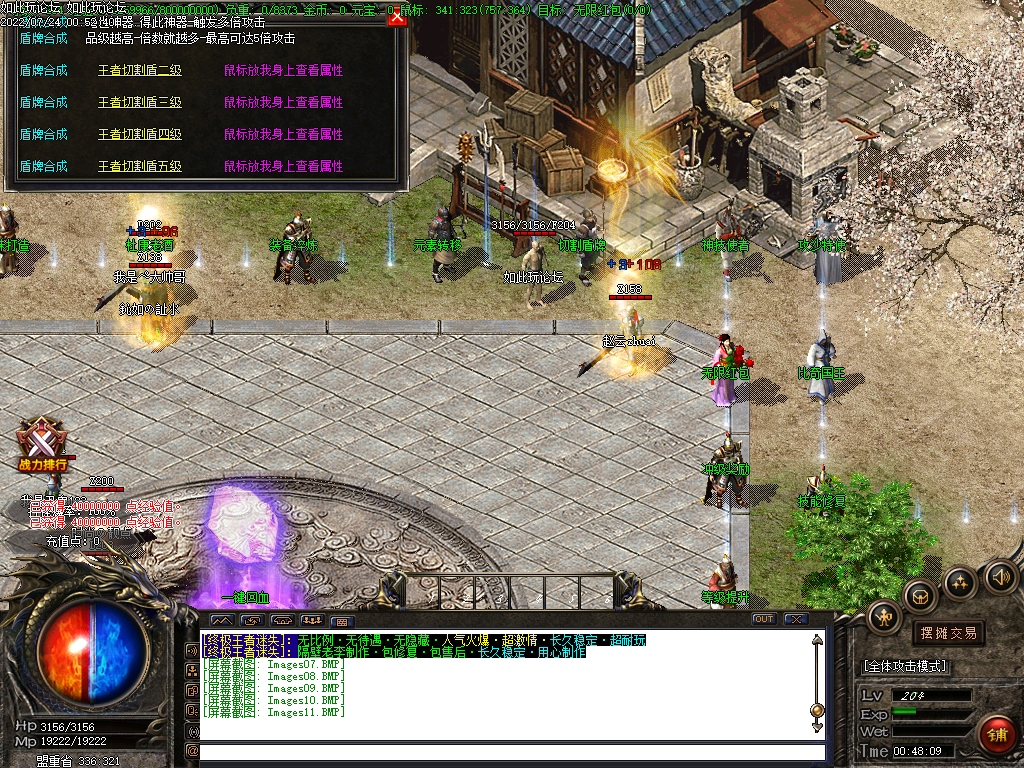
Task: Select 王者切割盾二级 synthesis link
Action: tap(139, 71)
